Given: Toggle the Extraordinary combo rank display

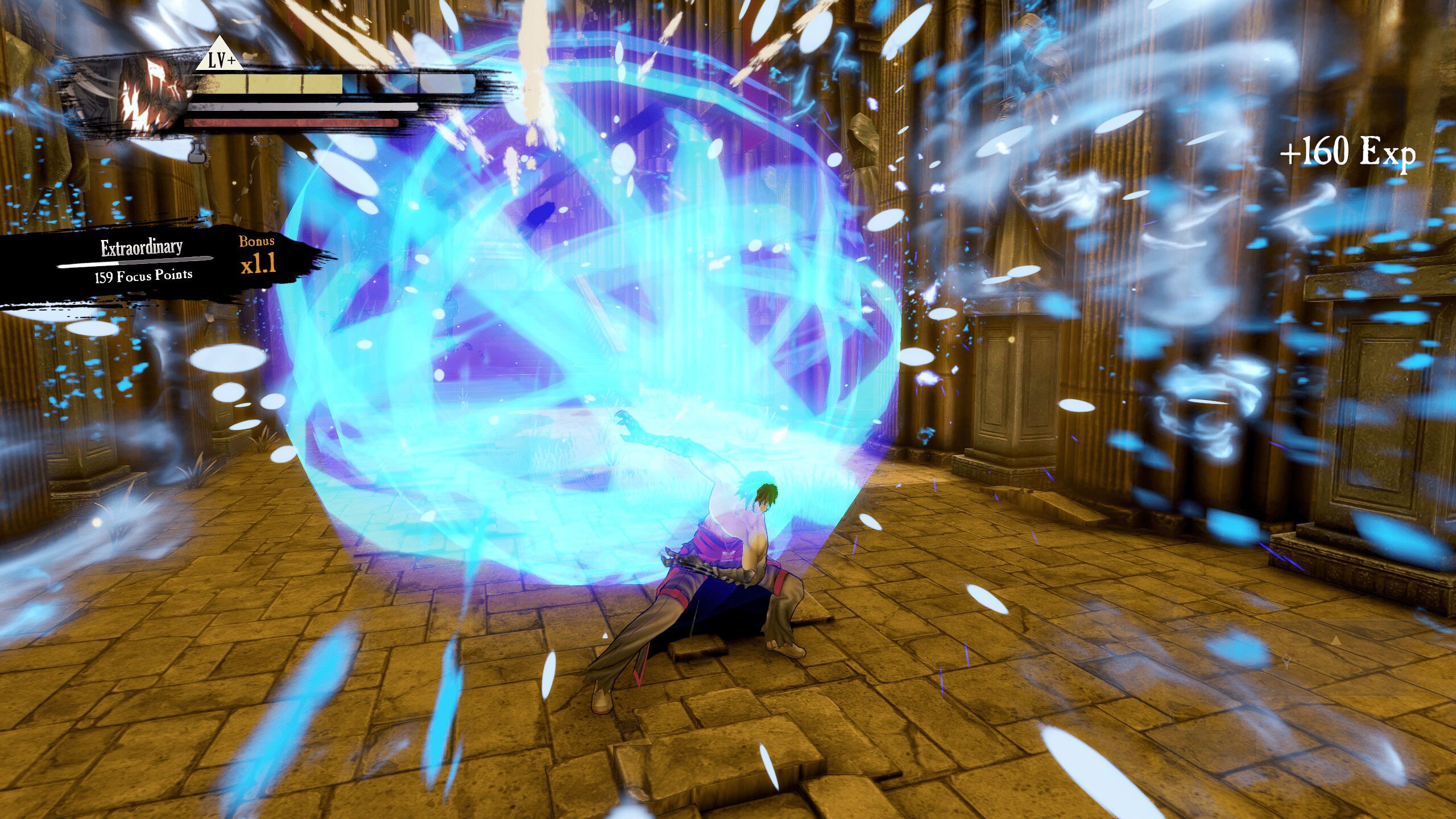Looking at the screenshot, I should coord(142,247).
